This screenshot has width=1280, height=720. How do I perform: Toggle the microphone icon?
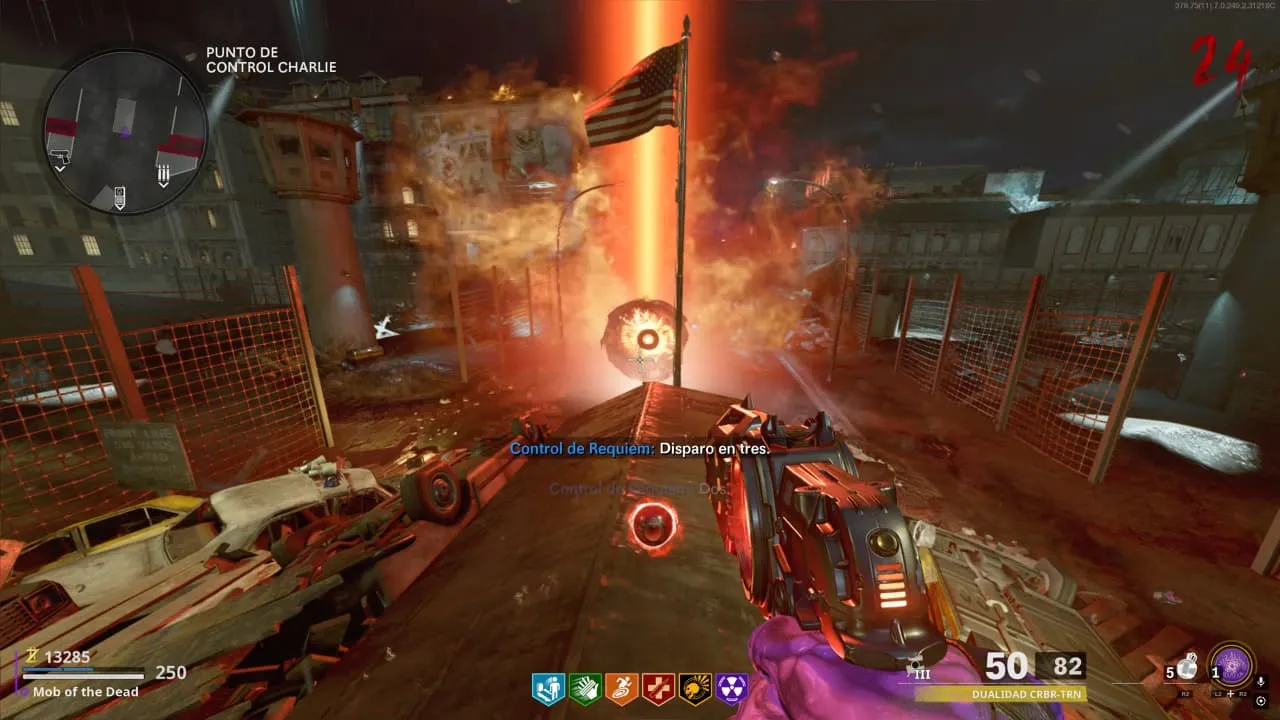coord(1261,682)
